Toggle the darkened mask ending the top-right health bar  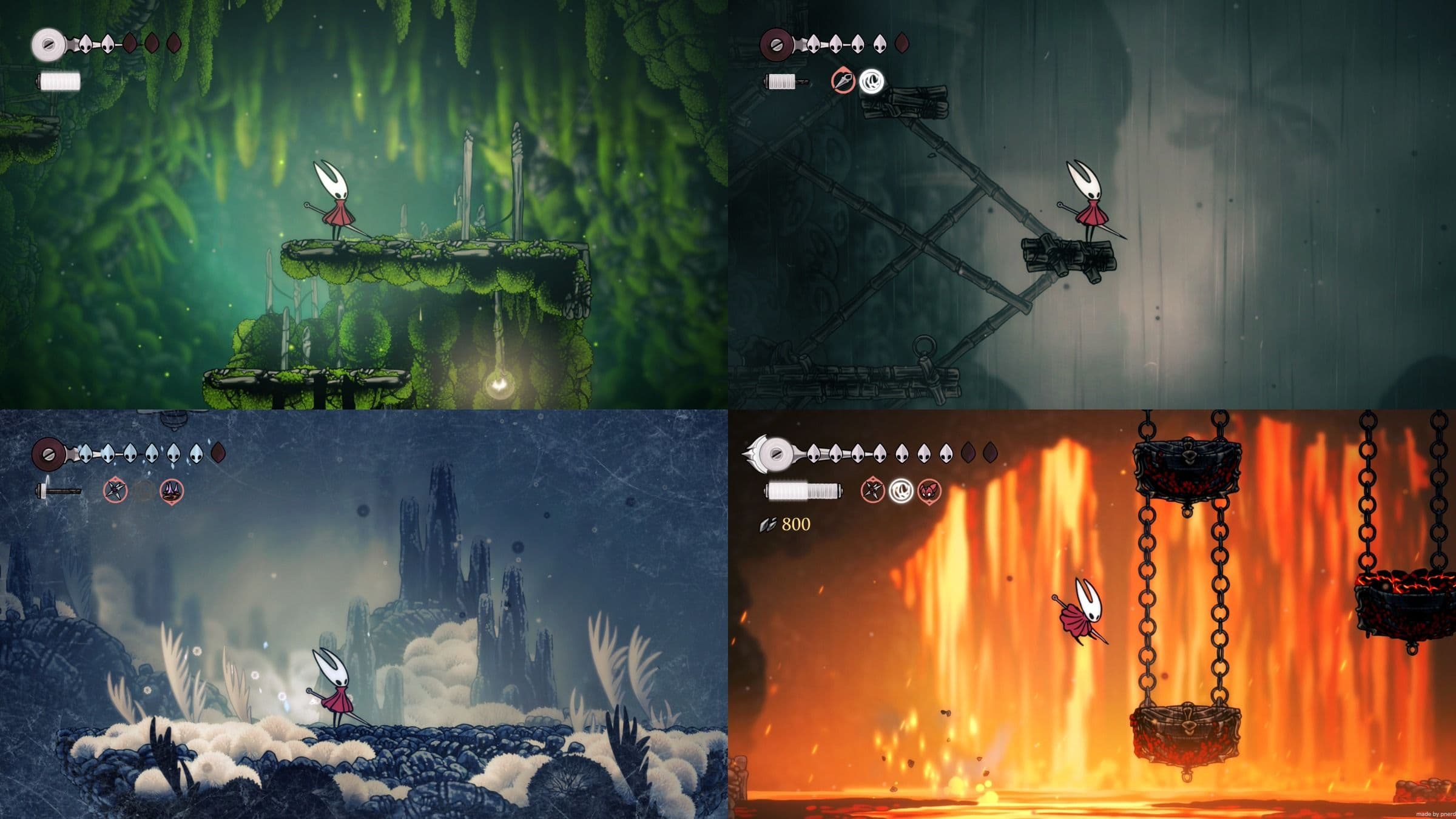click(902, 41)
